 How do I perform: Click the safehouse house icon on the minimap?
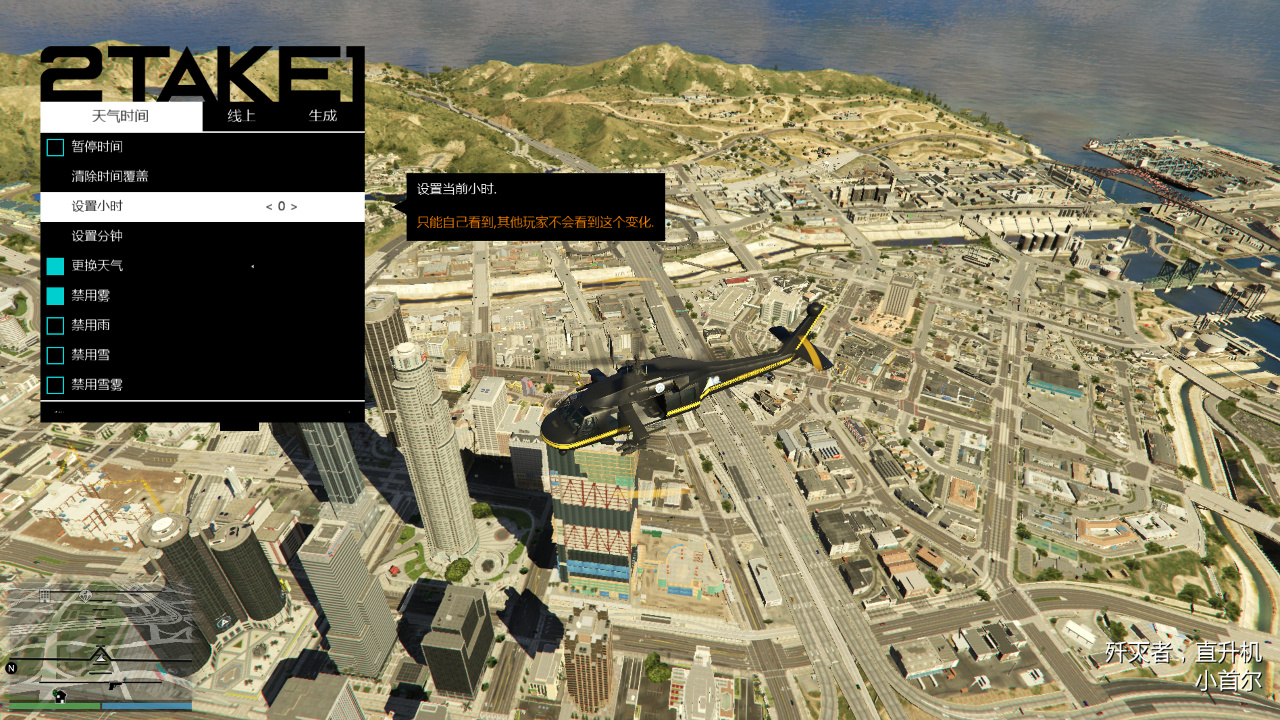coord(60,696)
